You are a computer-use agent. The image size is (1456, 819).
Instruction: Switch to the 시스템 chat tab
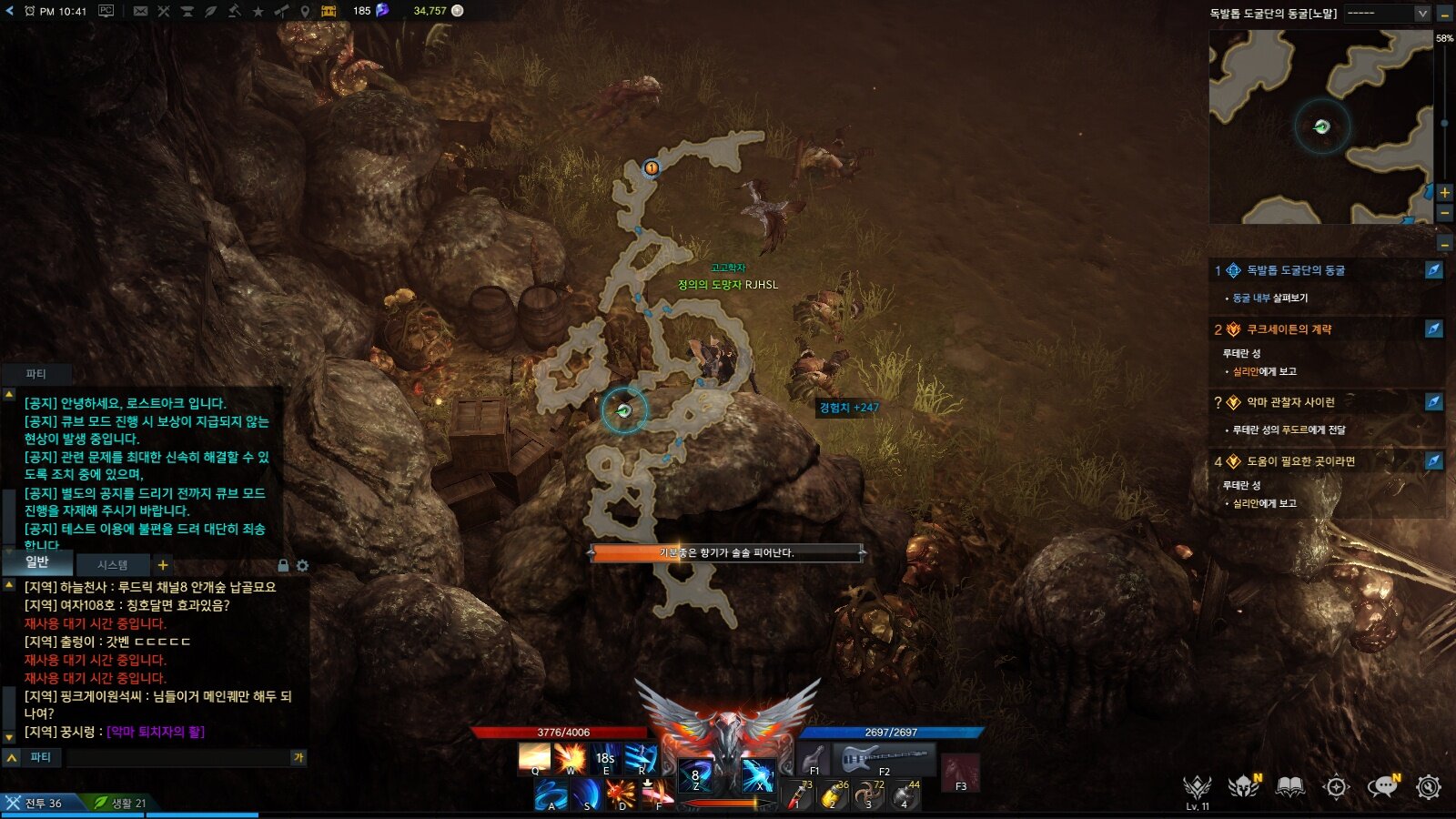(x=113, y=565)
